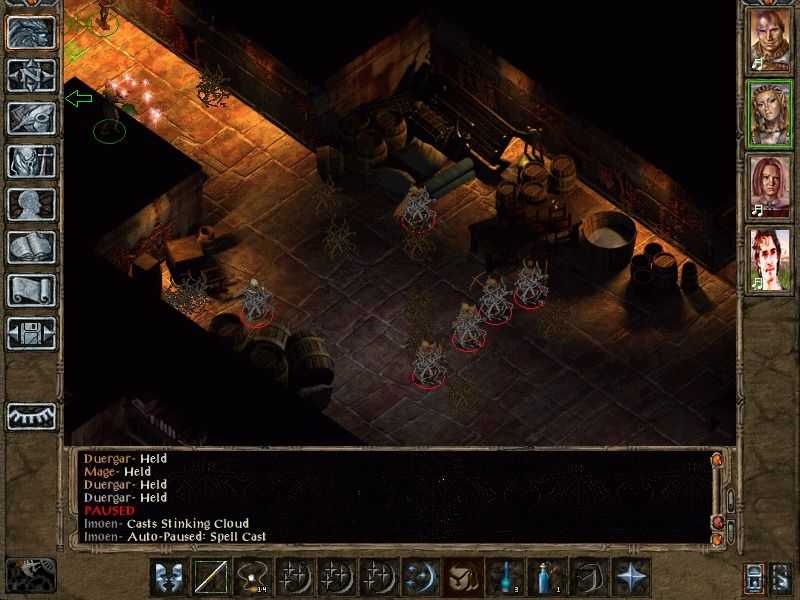The height and width of the screenshot is (600, 800).
Task: Choose the blonde braided woman's portrait
Action: click(x=770, y=114)
